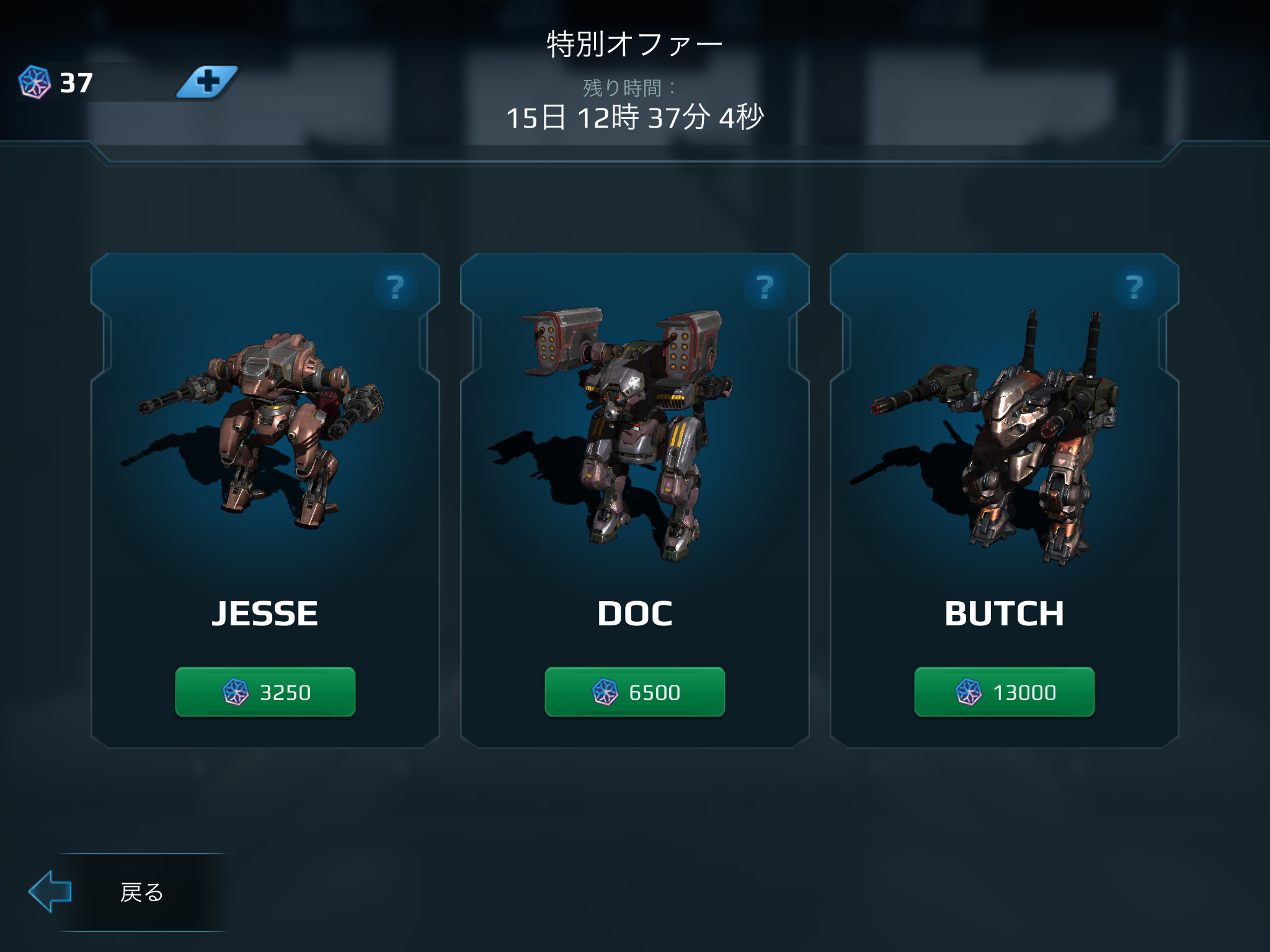Go back using the 戻る button
Image resolution: width=1270 pixels, height=952 pixels.
click(x=127, y=892)
